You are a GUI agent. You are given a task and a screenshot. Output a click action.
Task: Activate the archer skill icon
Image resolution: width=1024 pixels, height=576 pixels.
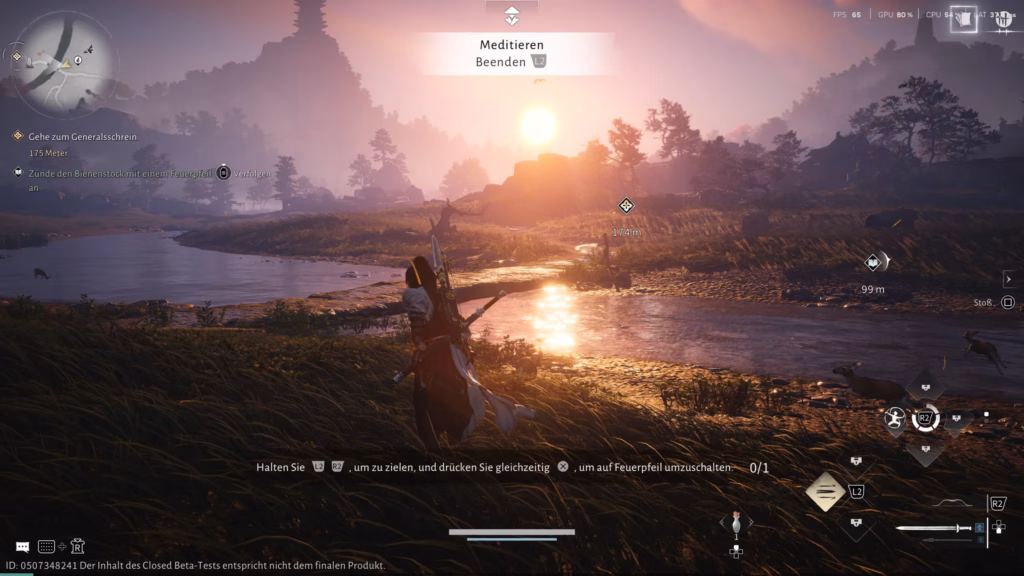pos(895,420)
